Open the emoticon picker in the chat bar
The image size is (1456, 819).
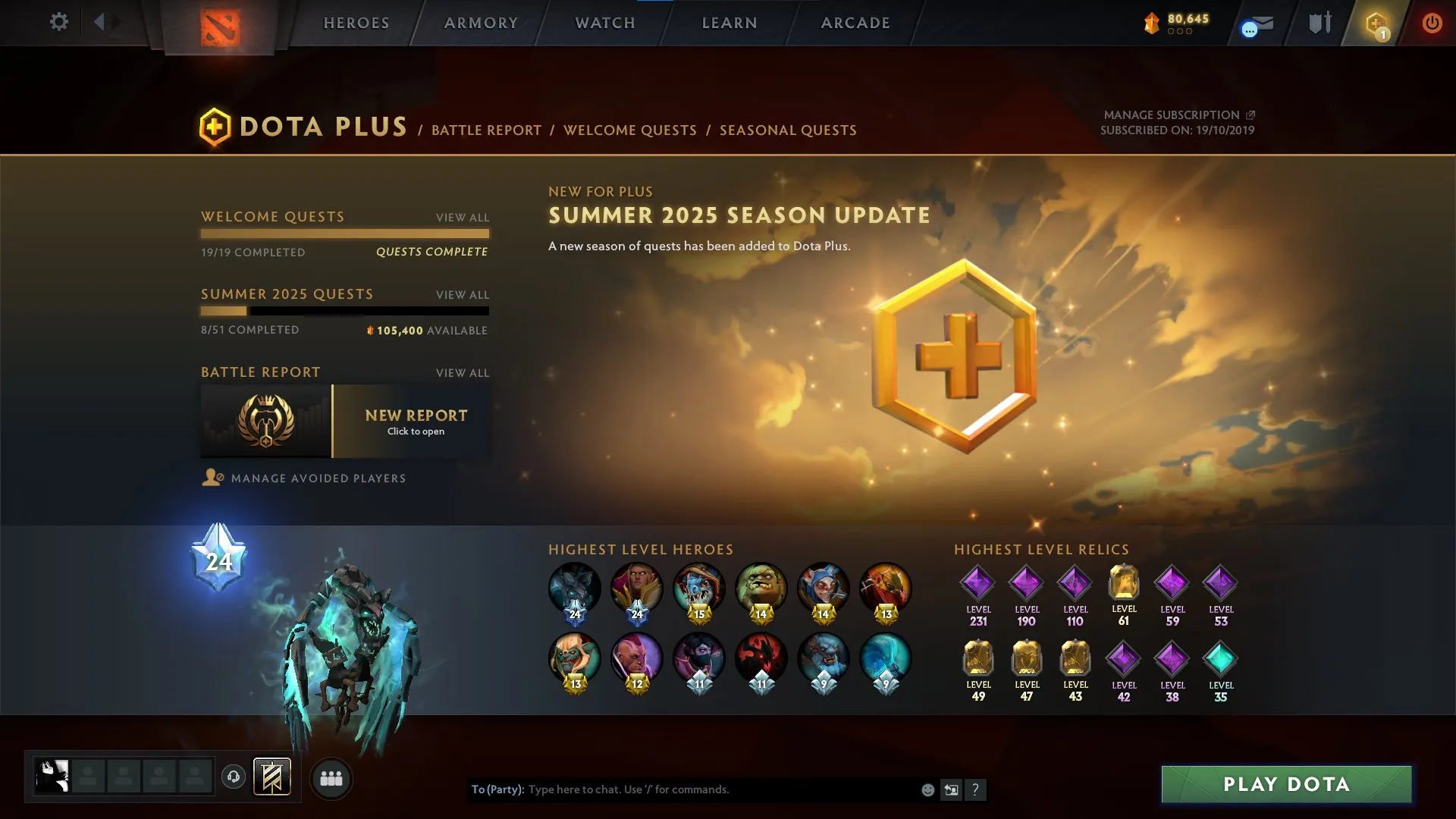(927, 789)
